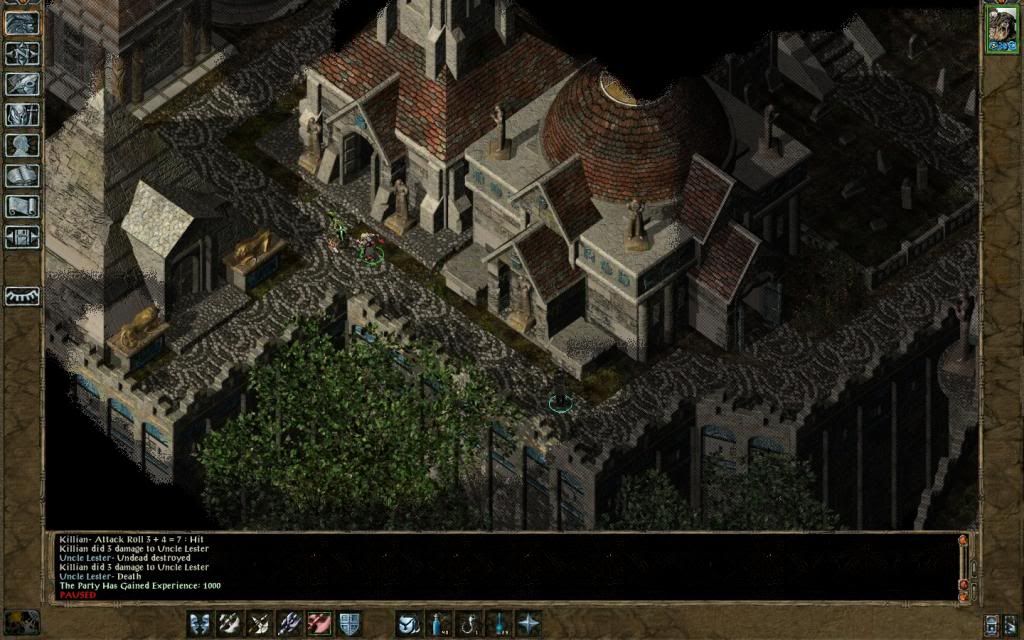
Task: Choose the red-highlighted weapon slot
Action: click(320, 624)
